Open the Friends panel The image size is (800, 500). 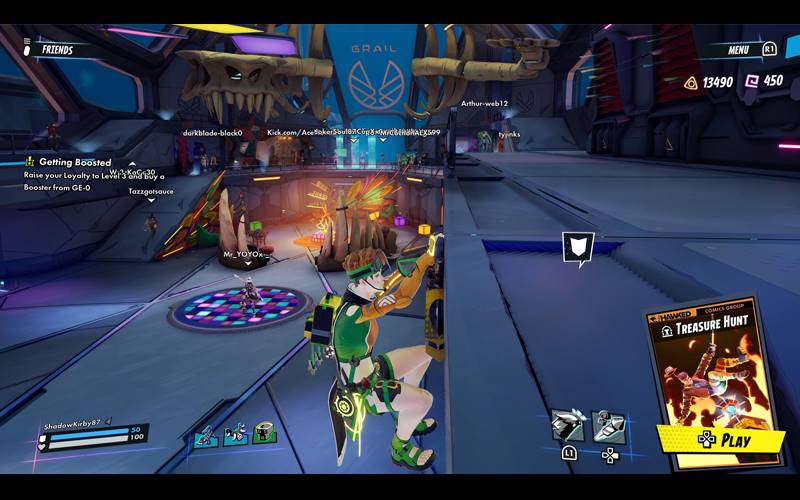point(56,48)
